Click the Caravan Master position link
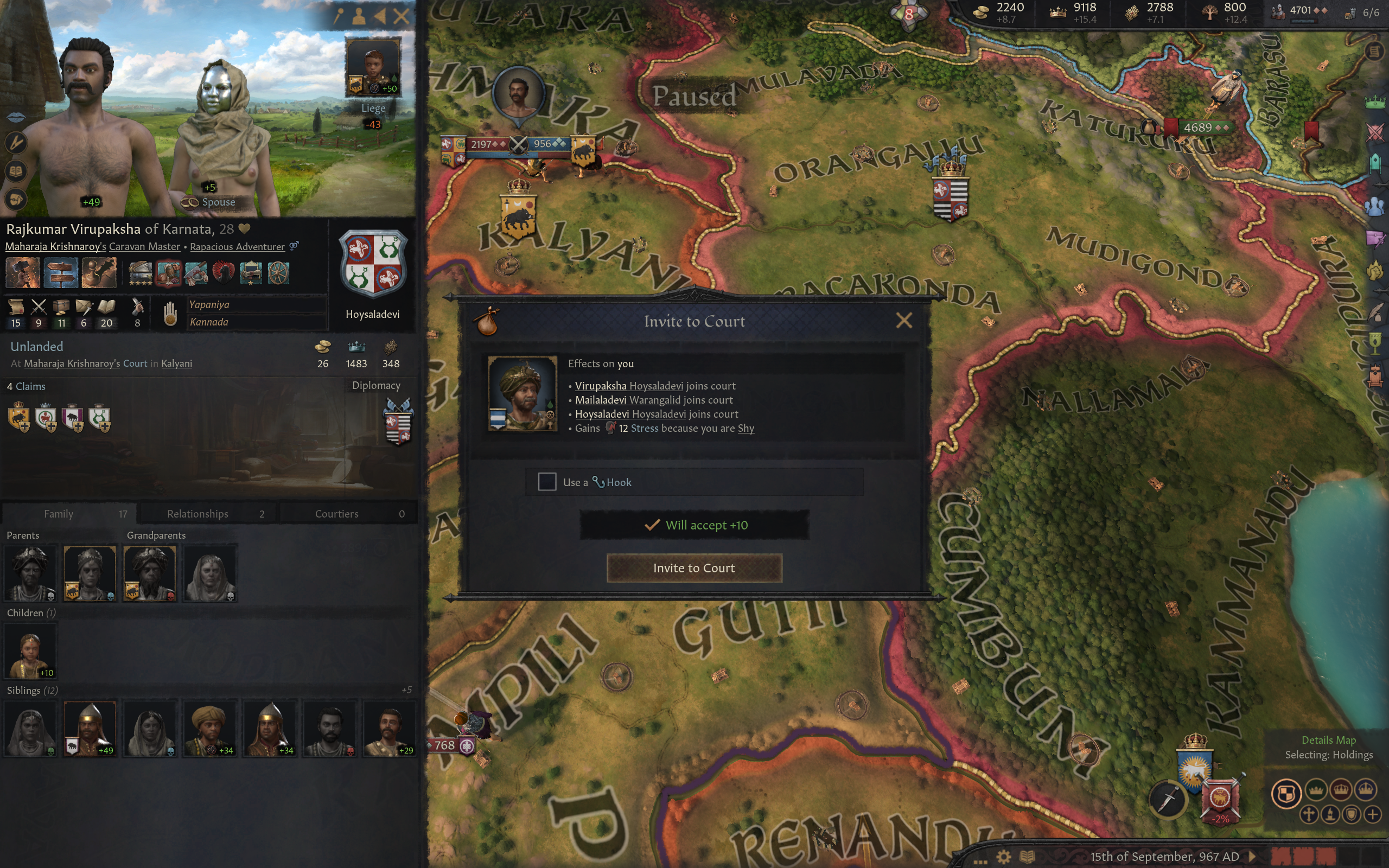1389x868 pixels. coord(145,247)
